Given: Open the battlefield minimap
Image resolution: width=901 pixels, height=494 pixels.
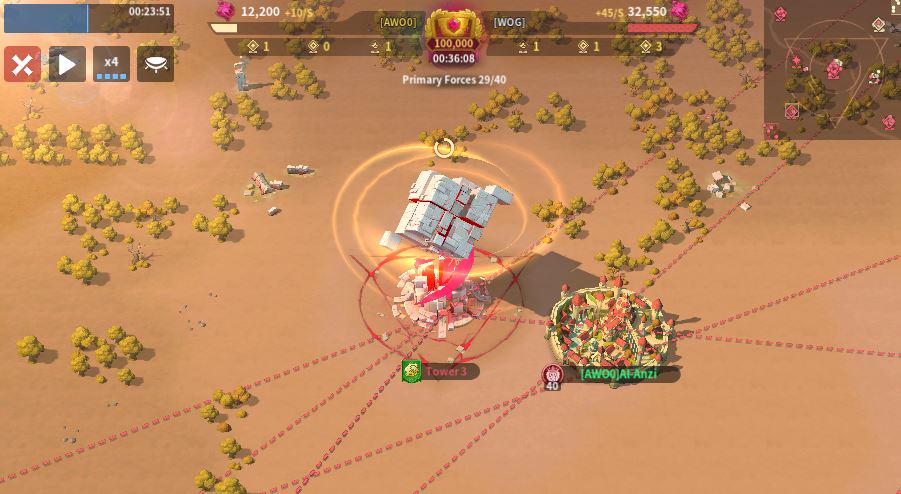Looking at the screenshot, I should click(x=832, y=69).
